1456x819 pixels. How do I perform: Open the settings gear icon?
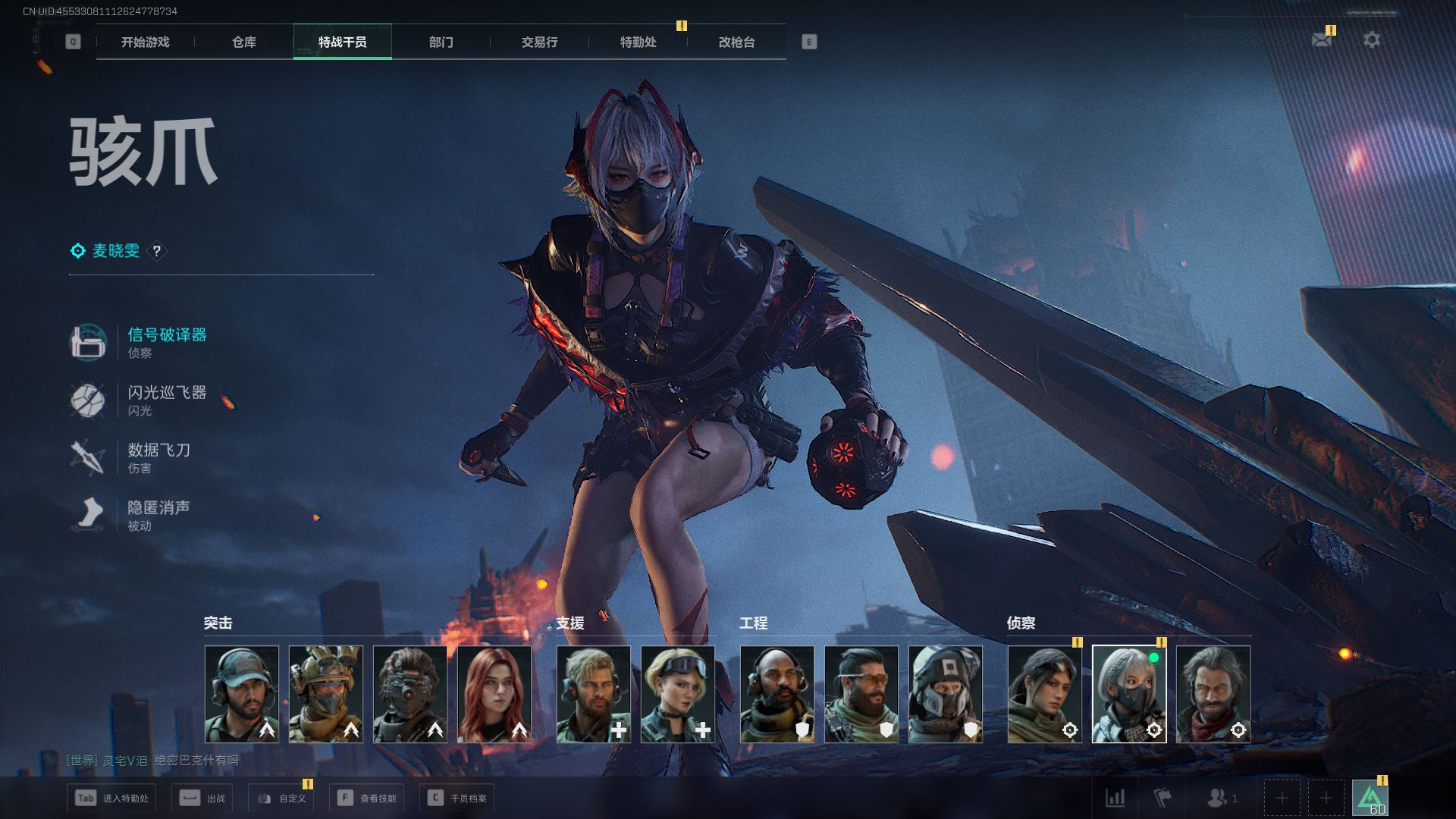[x=1372, y=39]
